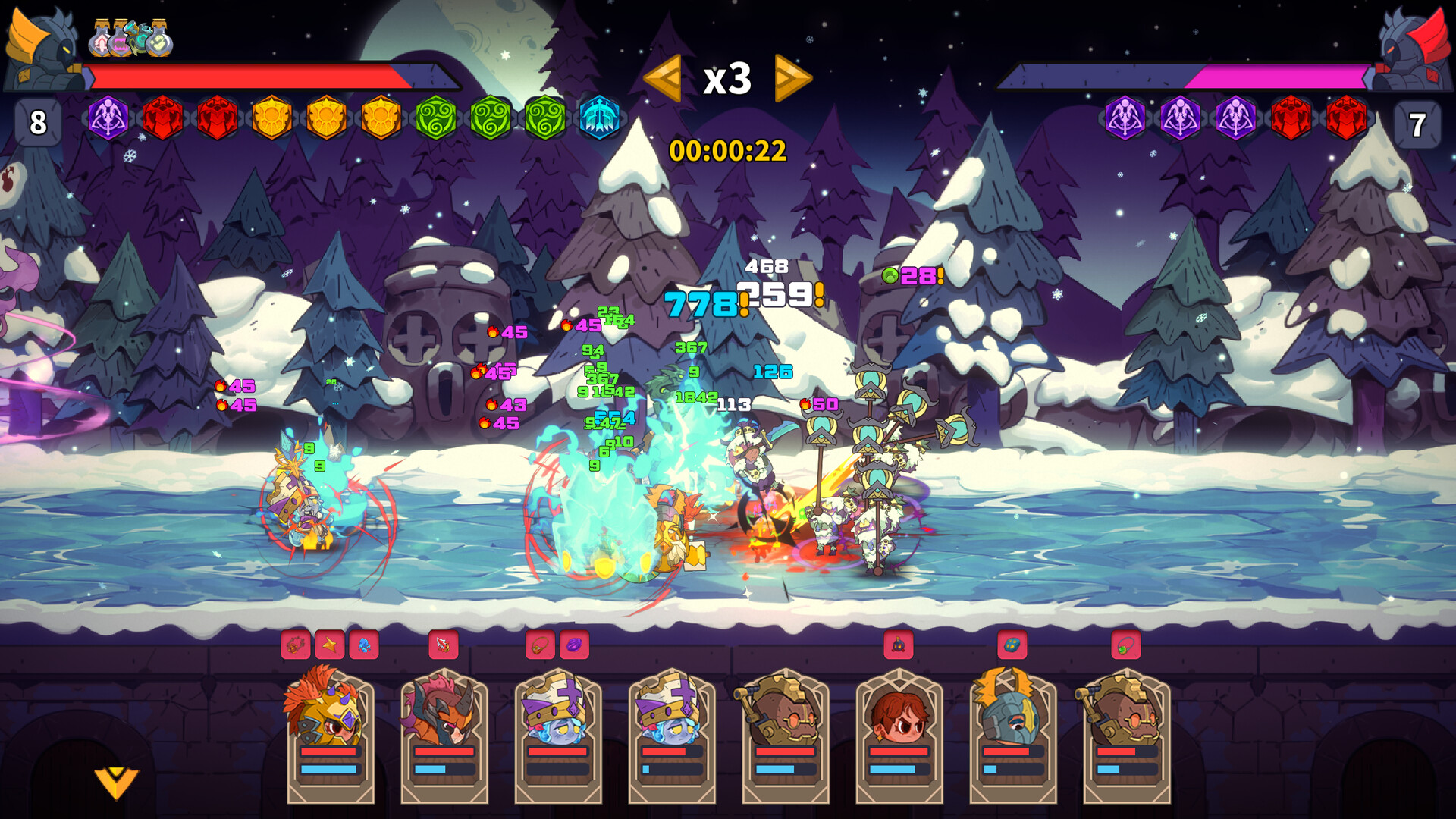Image resolution: width=1456 pixels, height=819 pixels.
Task: Select the blue dice rune item
Action: coord(1012,645)
